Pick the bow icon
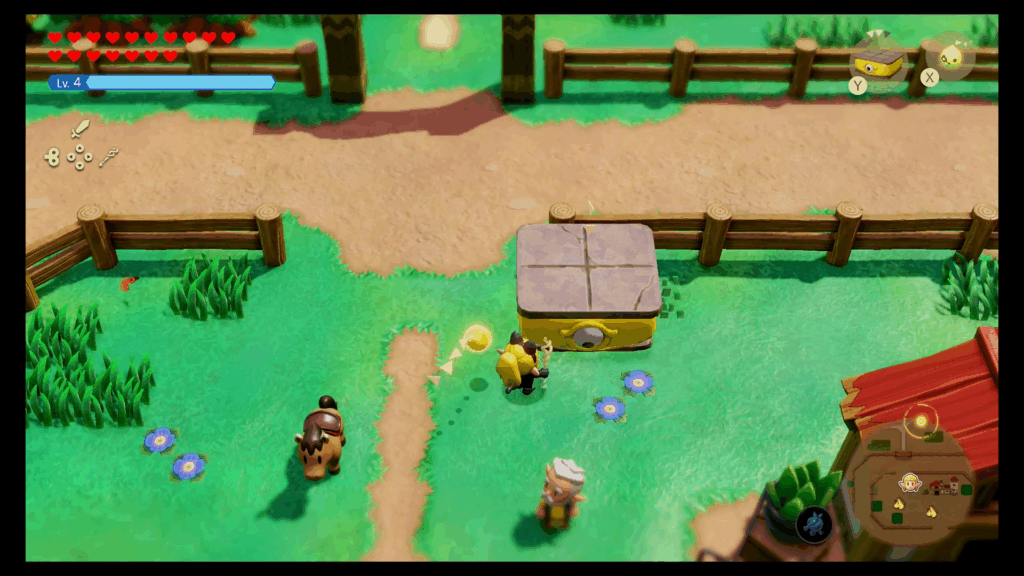The image size is (1024, 576). click(x=109, y=156)
